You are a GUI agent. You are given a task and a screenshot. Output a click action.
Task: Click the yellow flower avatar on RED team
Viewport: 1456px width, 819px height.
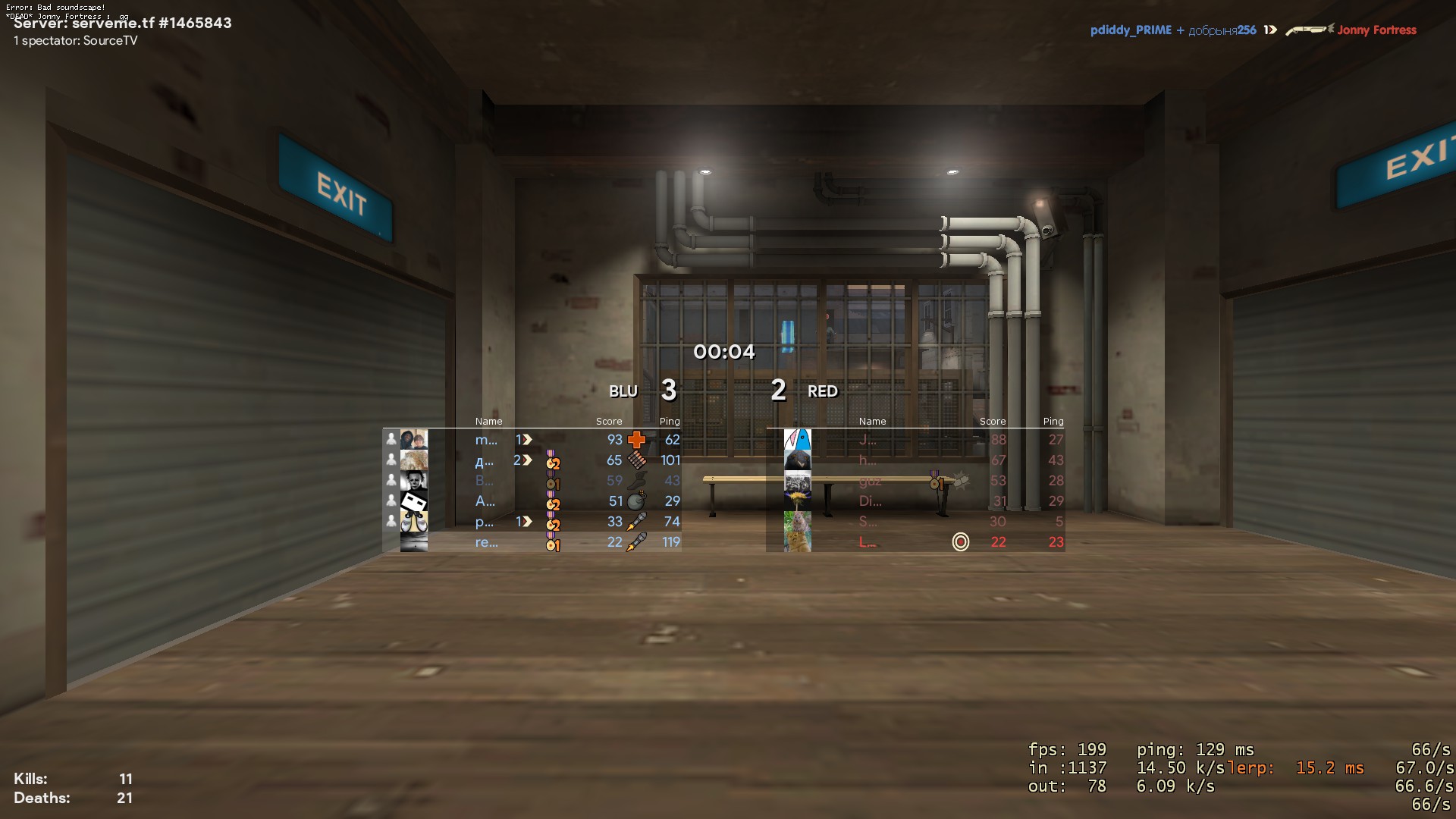(x=797, y=501)
